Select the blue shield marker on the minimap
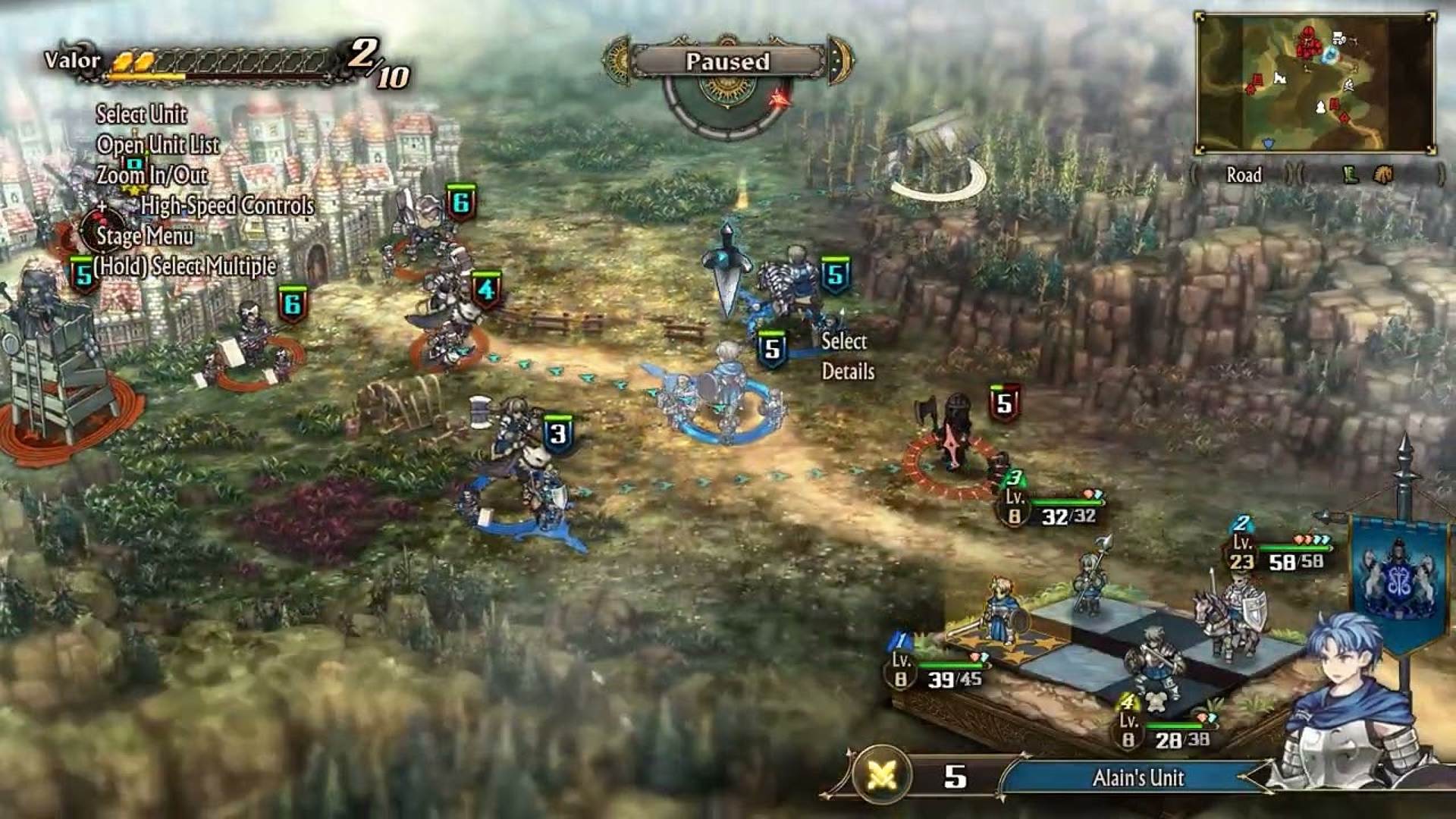The height and width of the screenshot is (819, 1456). click(x=1268, y=144)
